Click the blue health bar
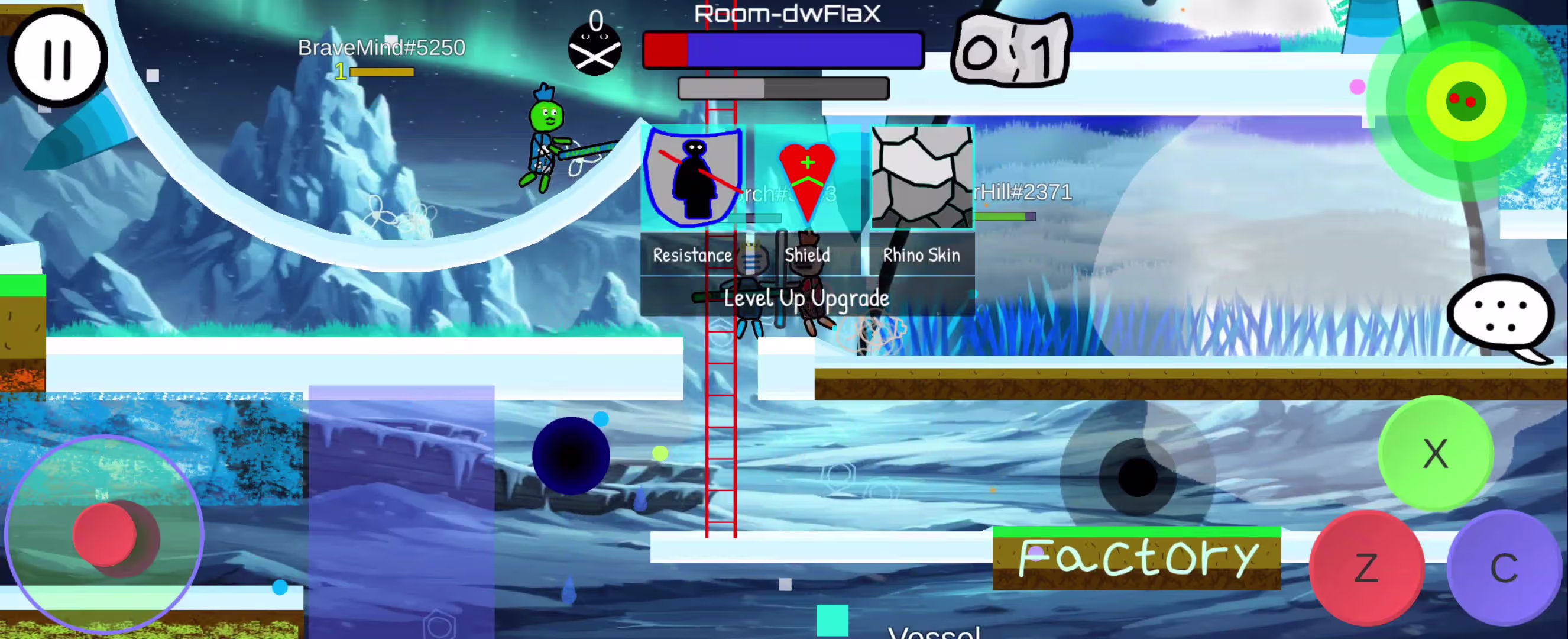The height and width of the screenshot is (639, 1568). [x=804, y=50]
